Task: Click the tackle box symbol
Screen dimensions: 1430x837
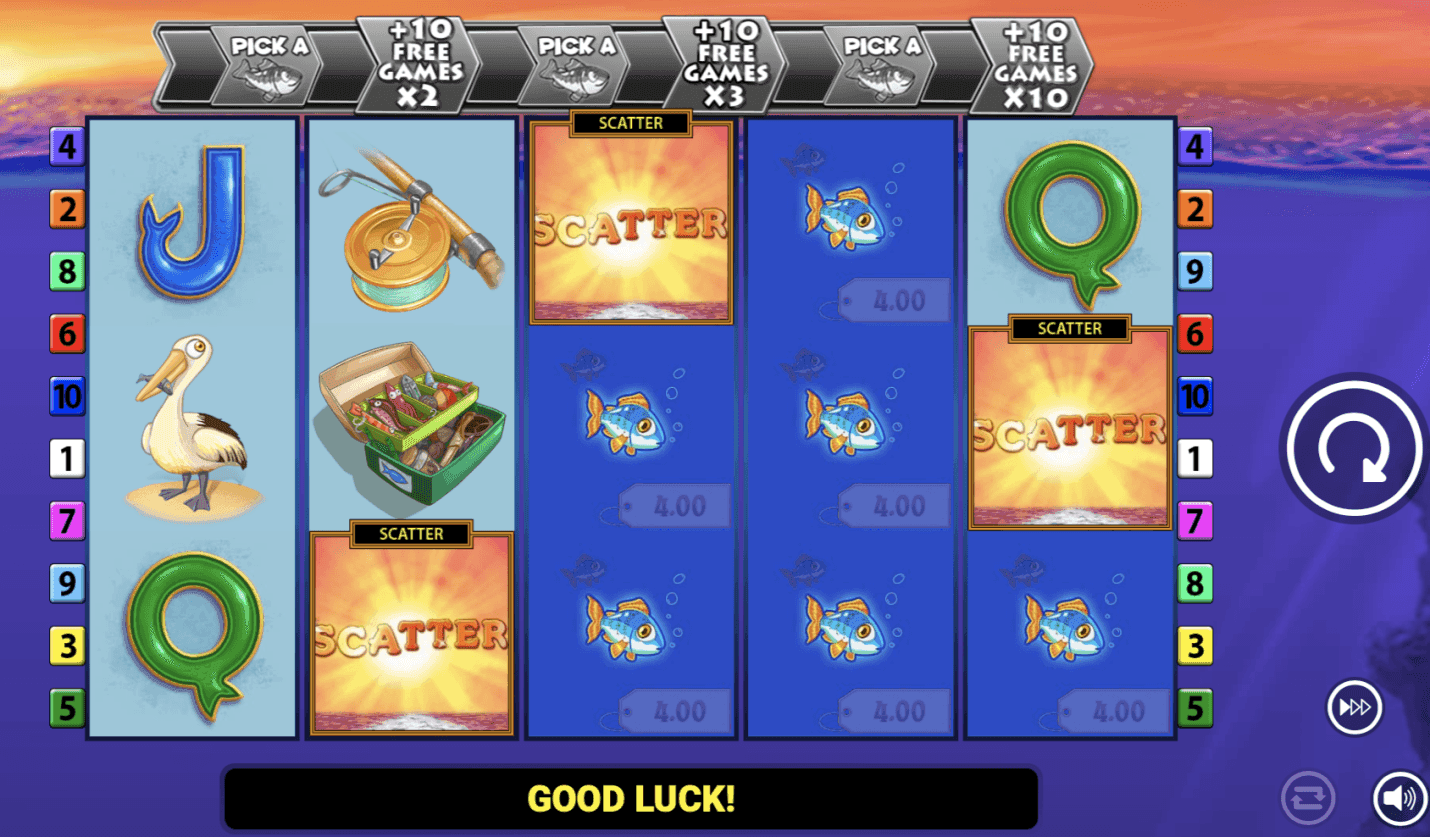Action: pyautogui.click(x=410, y=420)
